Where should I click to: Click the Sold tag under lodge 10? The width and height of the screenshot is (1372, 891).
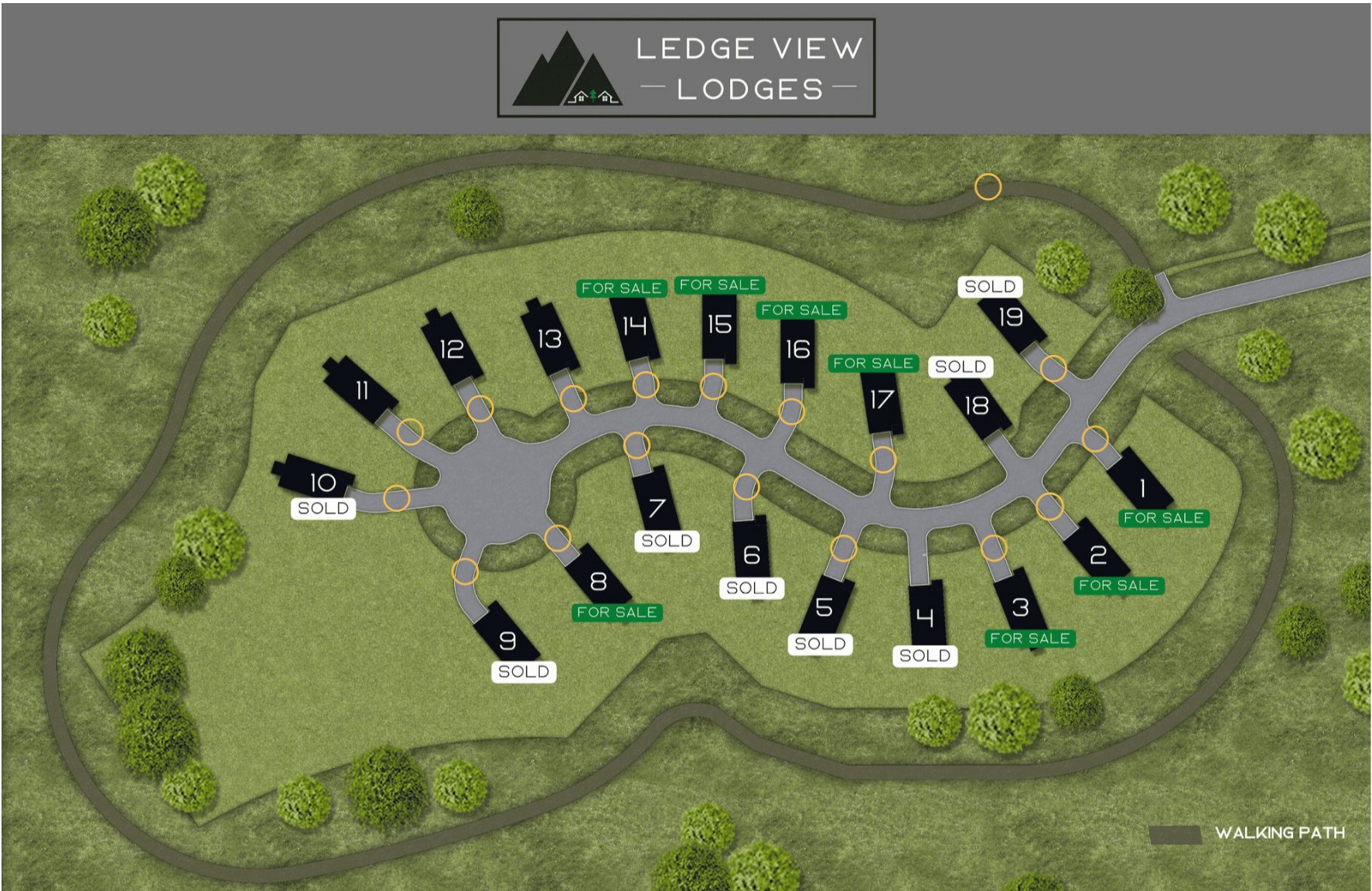click(323, 508)
